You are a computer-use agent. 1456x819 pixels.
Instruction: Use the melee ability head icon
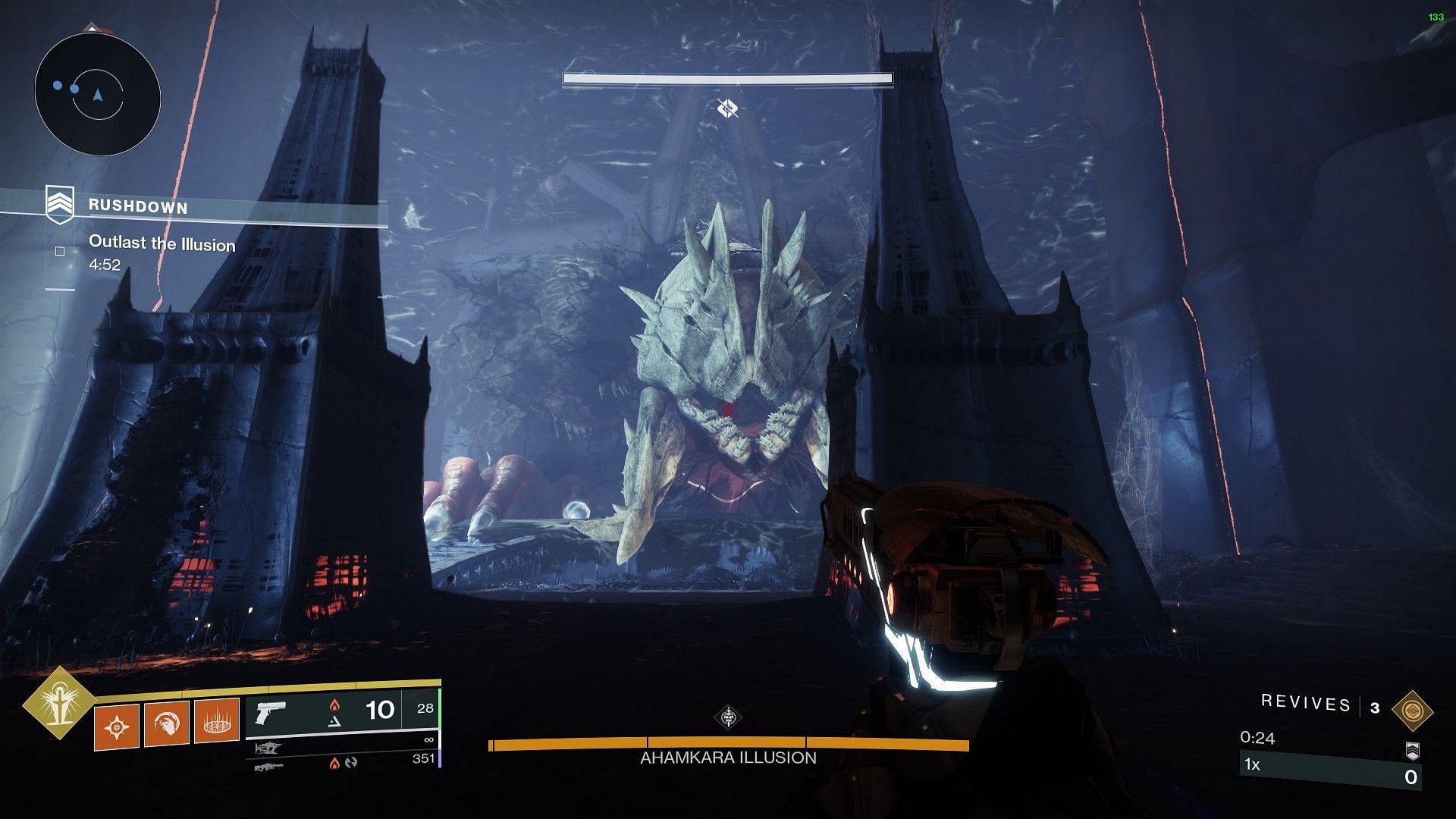point(167,723)
